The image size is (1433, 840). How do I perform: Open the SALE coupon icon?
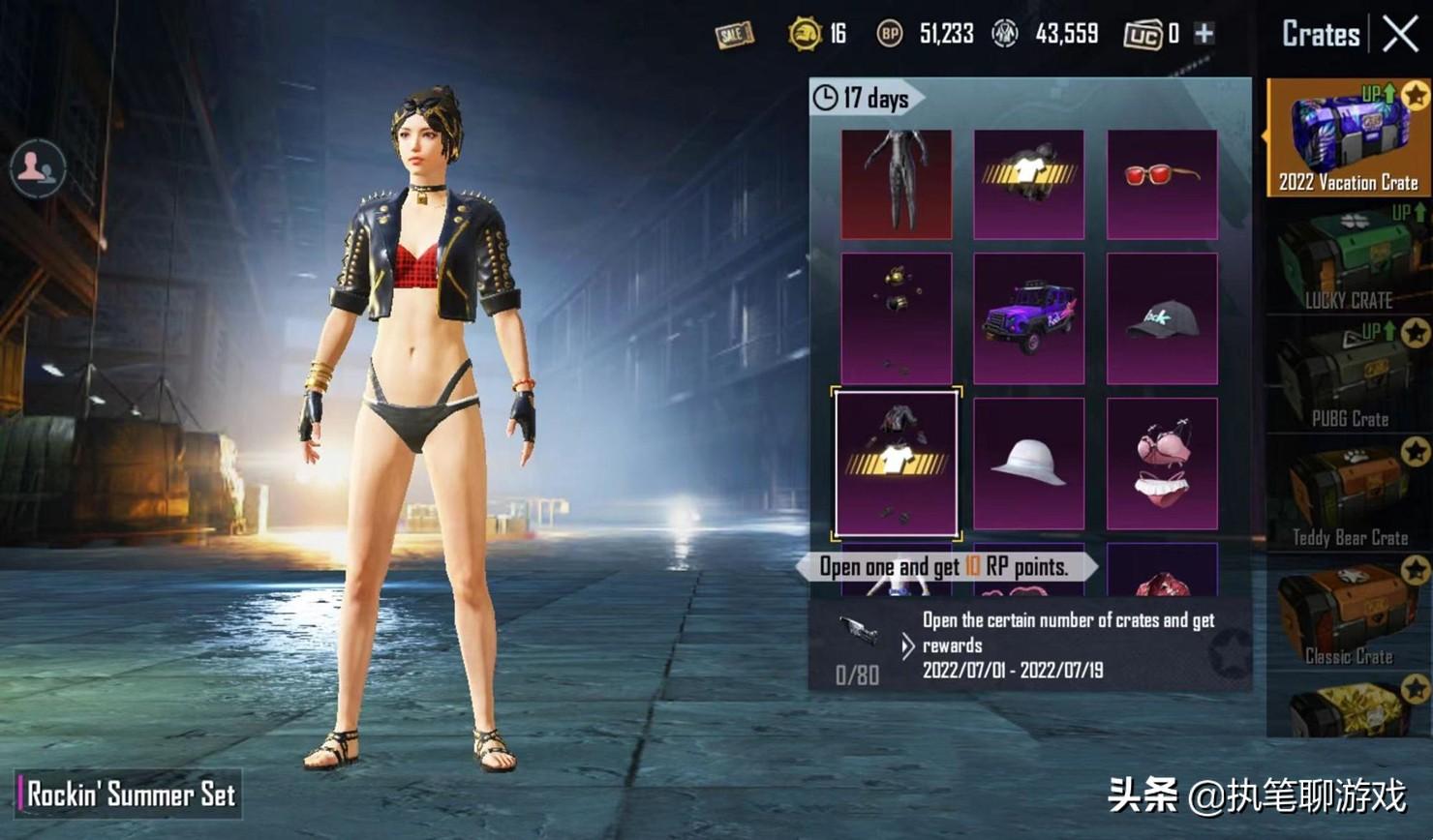[734, 35]
